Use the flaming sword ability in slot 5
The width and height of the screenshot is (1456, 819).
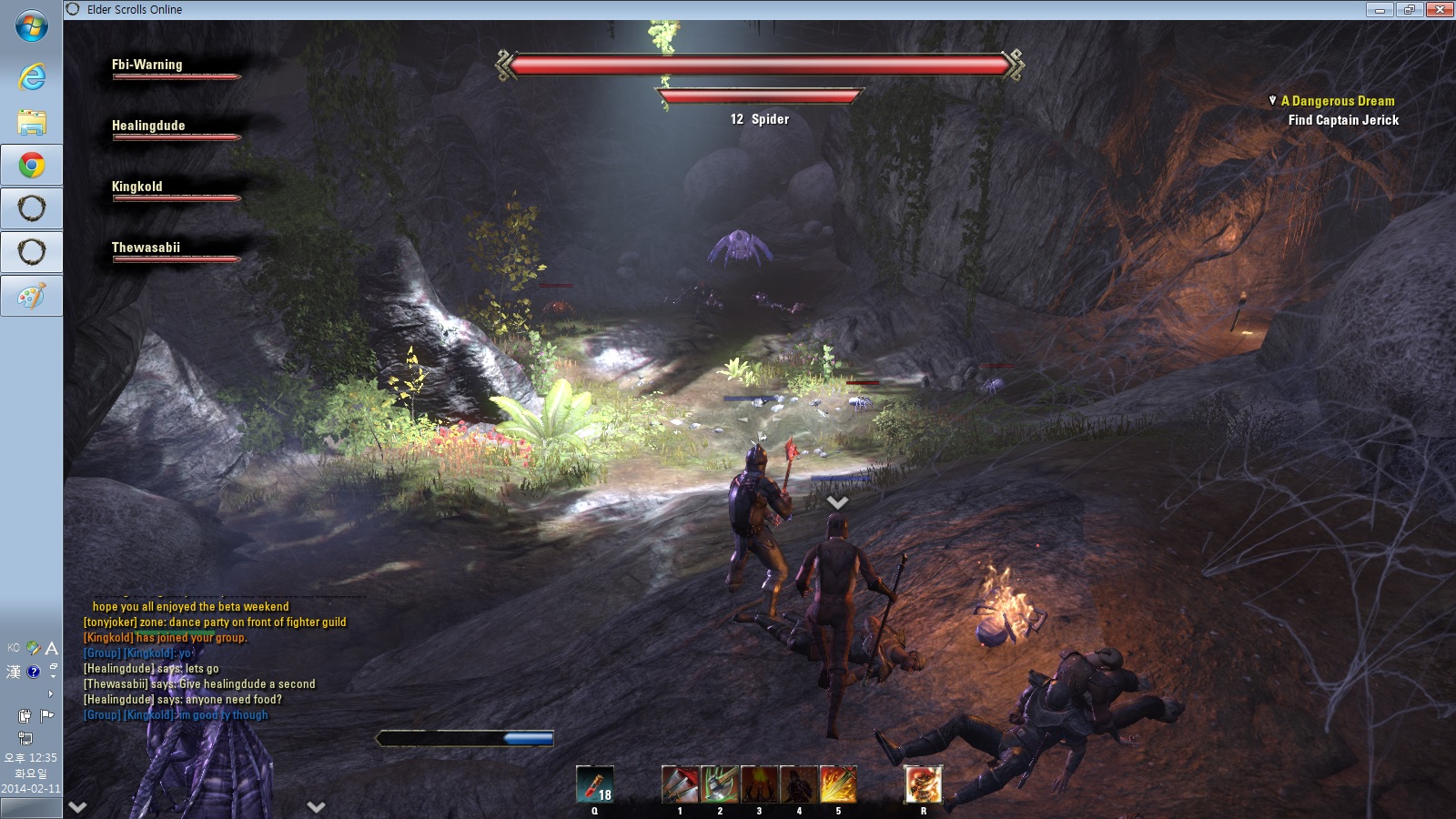[838, 784]
